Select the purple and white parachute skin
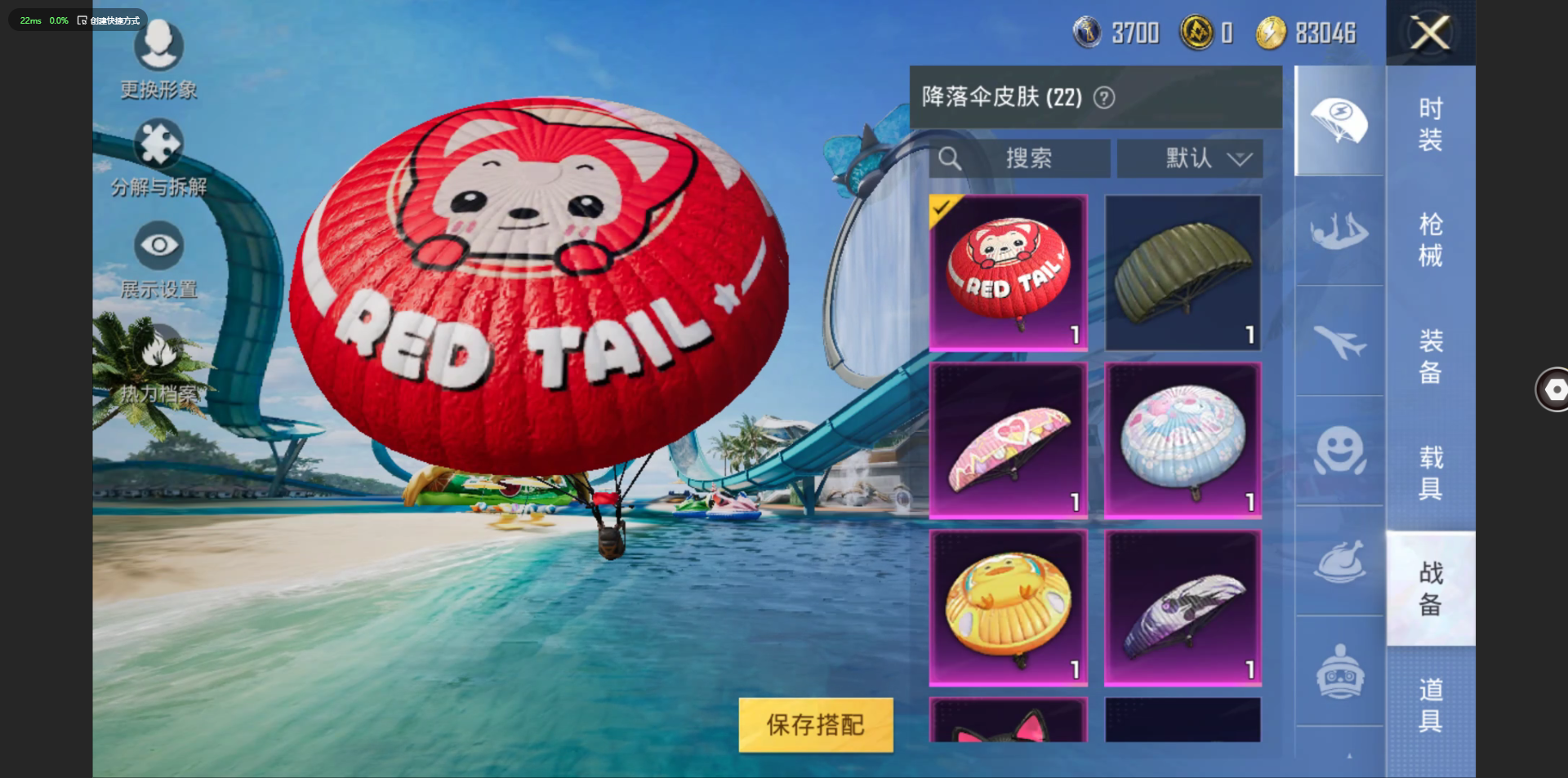This screenshot has width=1568, height=778. point(1183,608)
